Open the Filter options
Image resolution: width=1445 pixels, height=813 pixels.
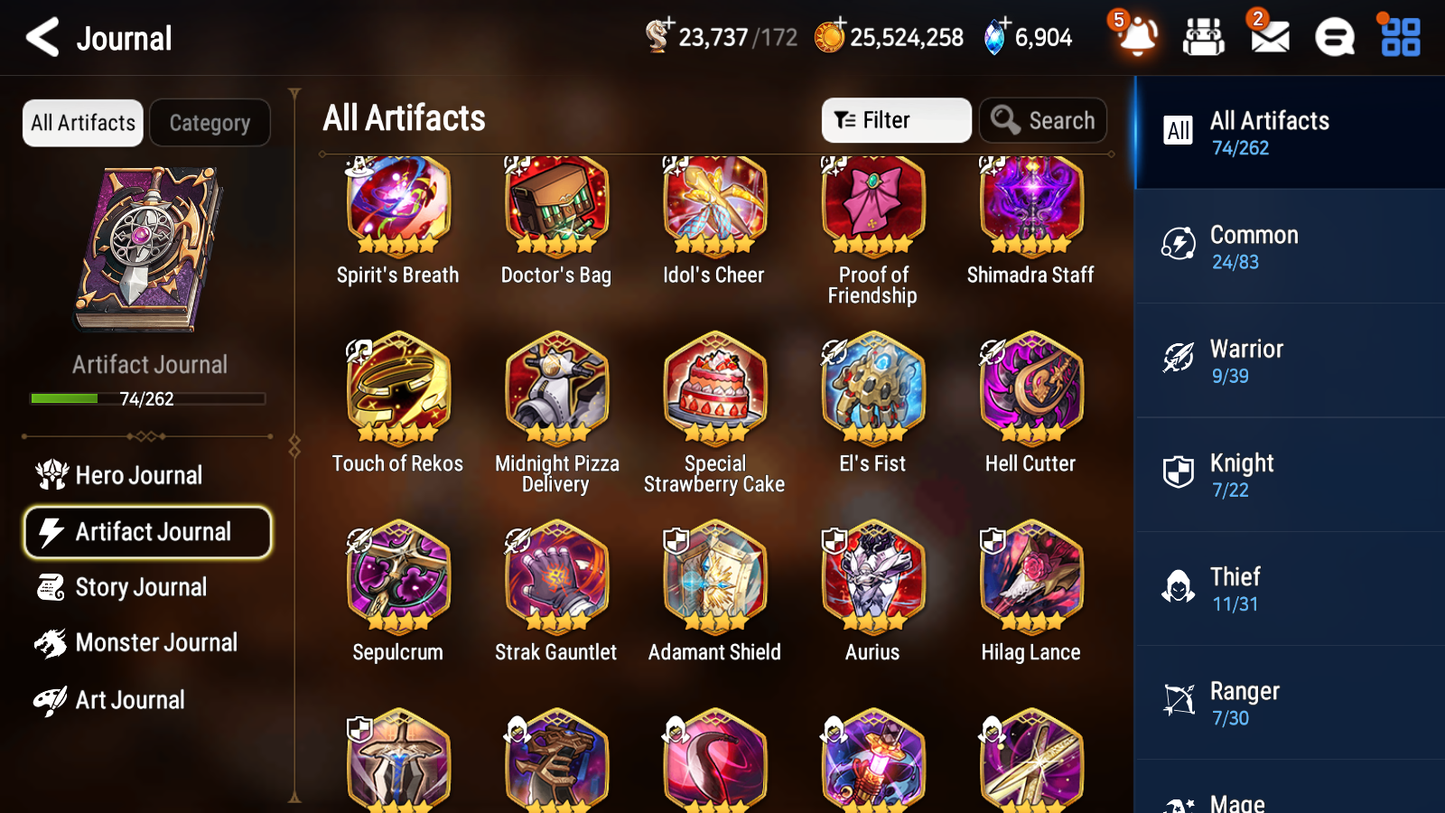click(895, 120)
